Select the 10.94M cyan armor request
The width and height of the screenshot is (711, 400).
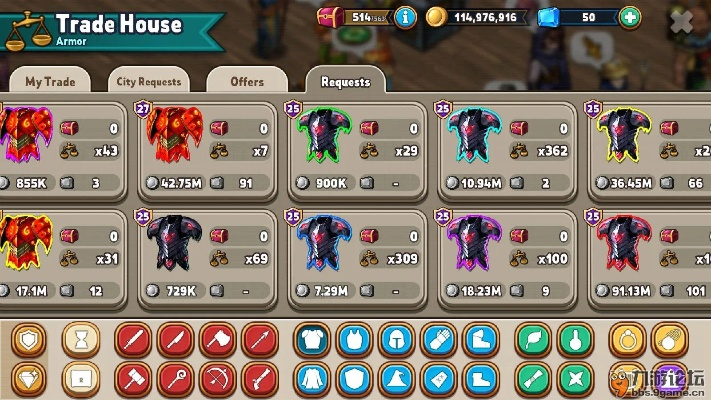(502, 150)
